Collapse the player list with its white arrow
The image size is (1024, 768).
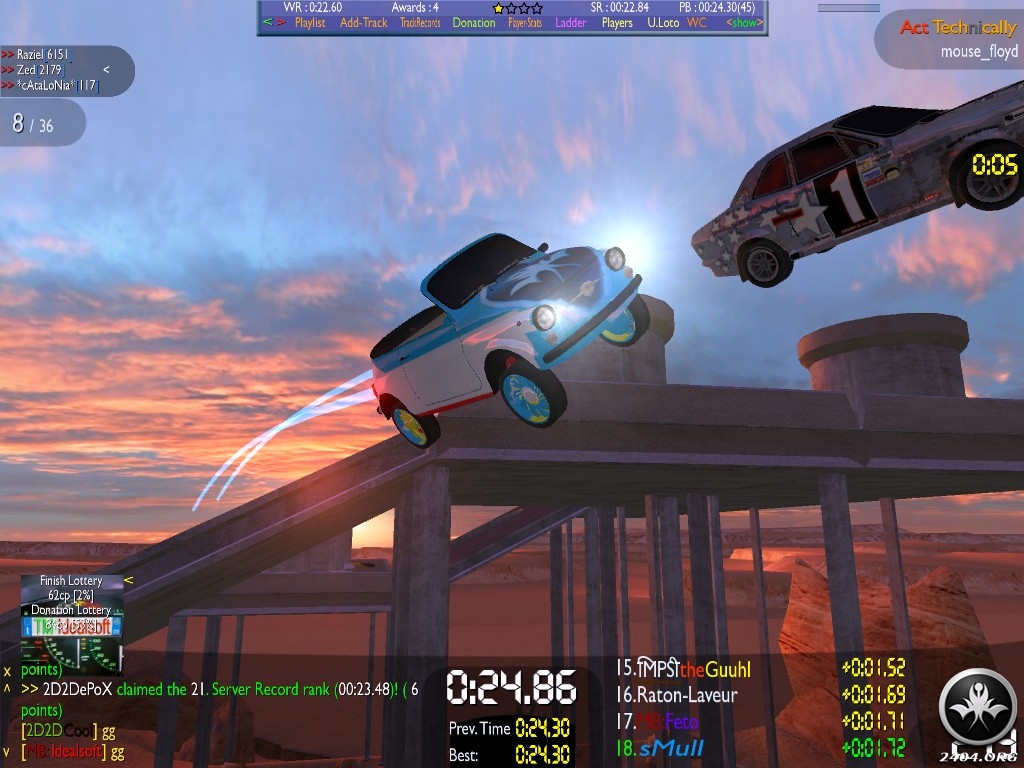point(106,70)
